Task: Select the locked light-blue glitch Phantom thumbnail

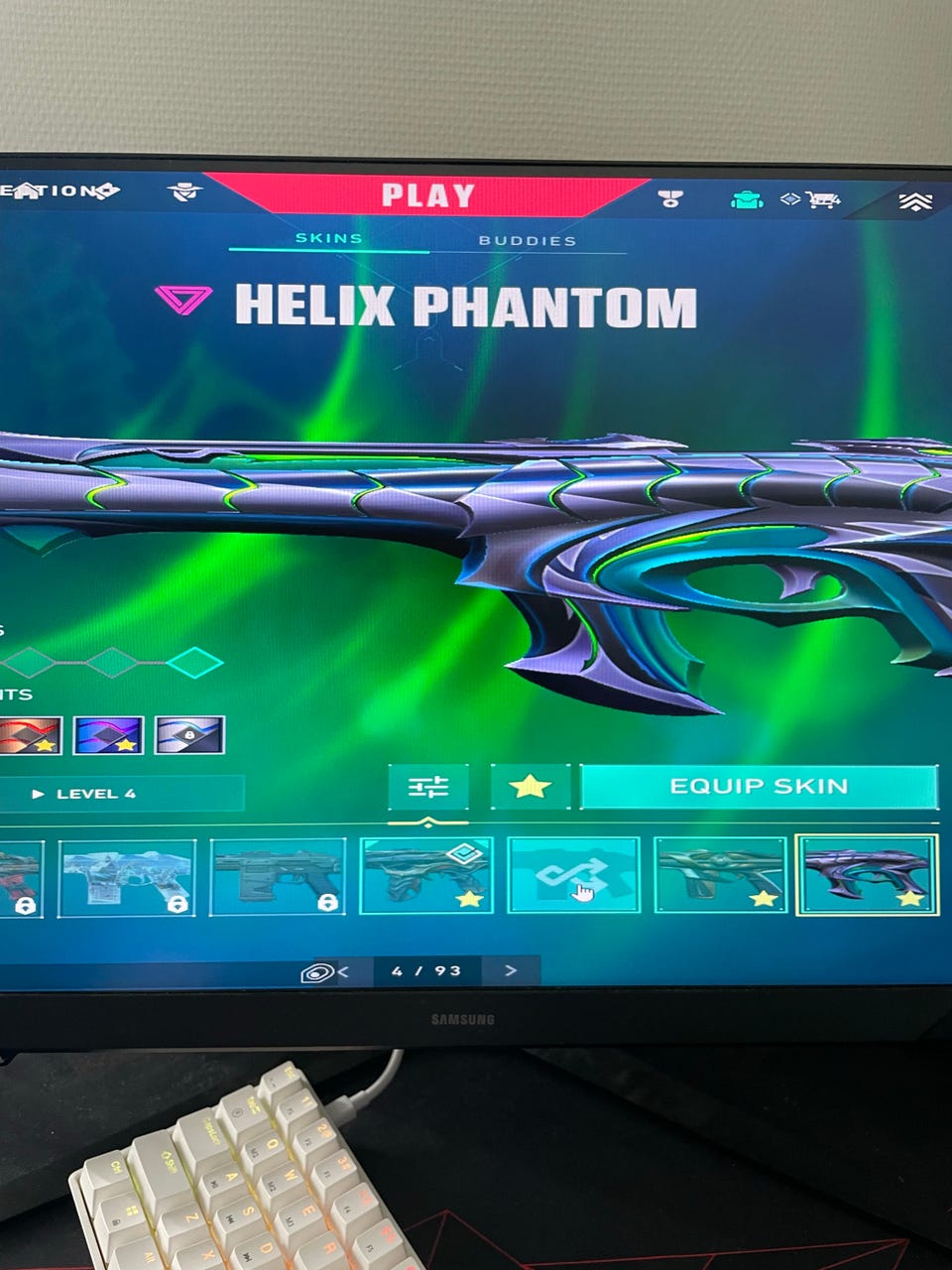Action: (x=127, y=876)
